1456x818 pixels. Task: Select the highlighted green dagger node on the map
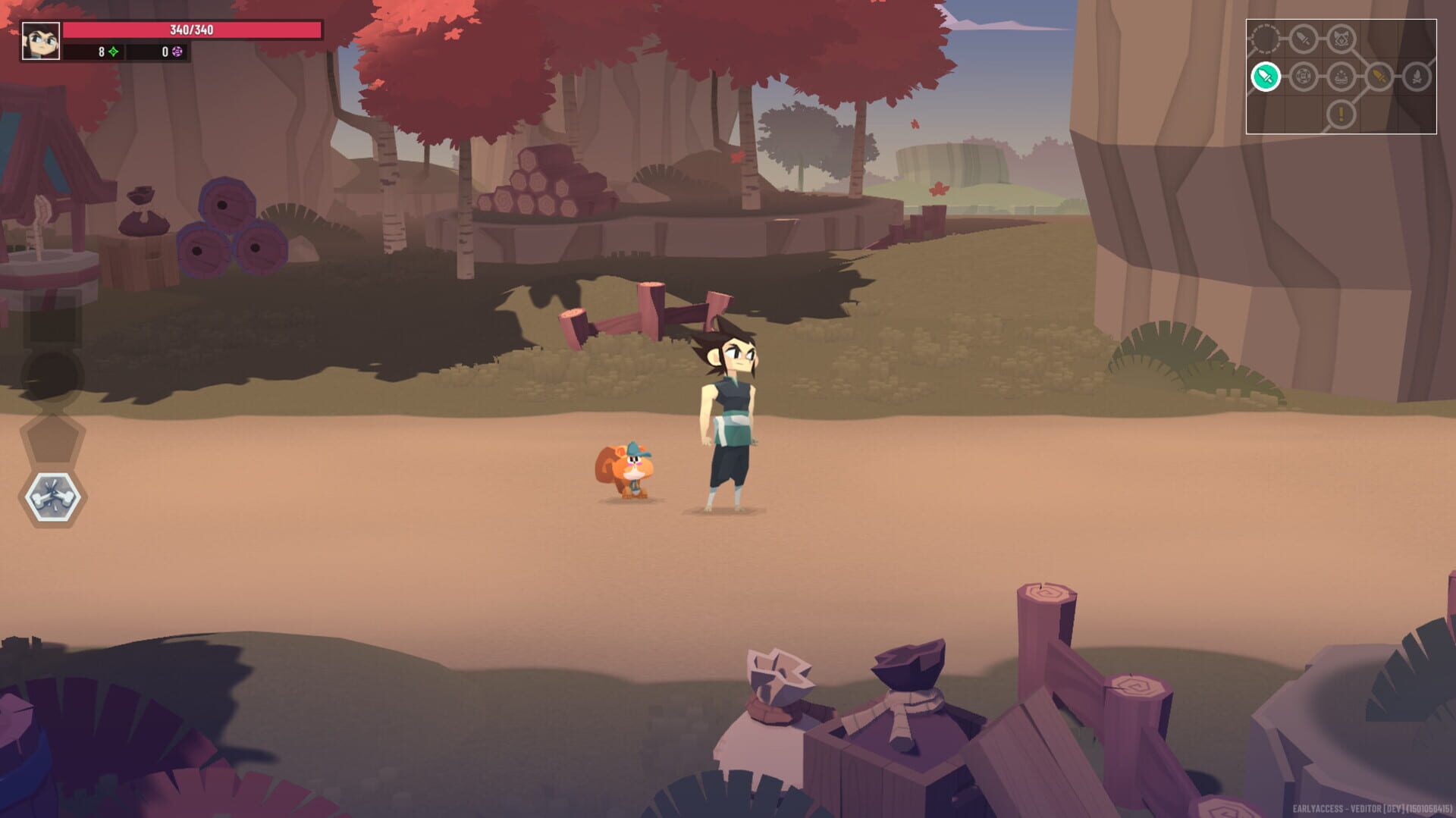click(x=1266, y=77)
